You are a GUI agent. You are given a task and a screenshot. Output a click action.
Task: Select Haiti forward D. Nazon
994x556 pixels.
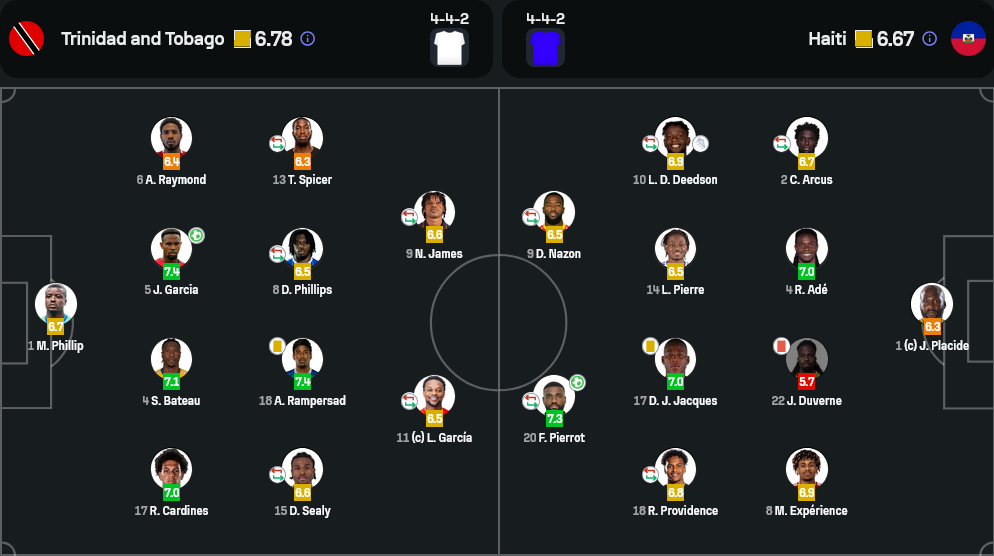554,213
